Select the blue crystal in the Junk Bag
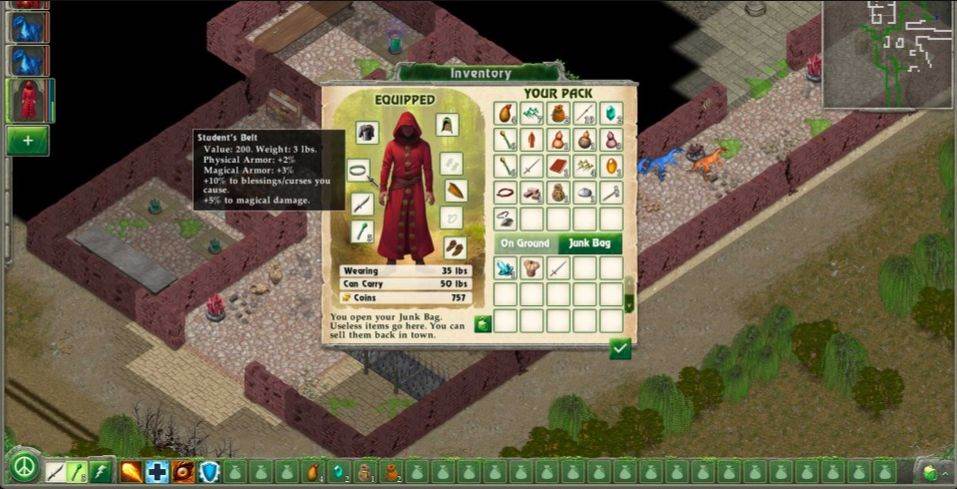This screenshot has width=957, height=489. point(507,268)
